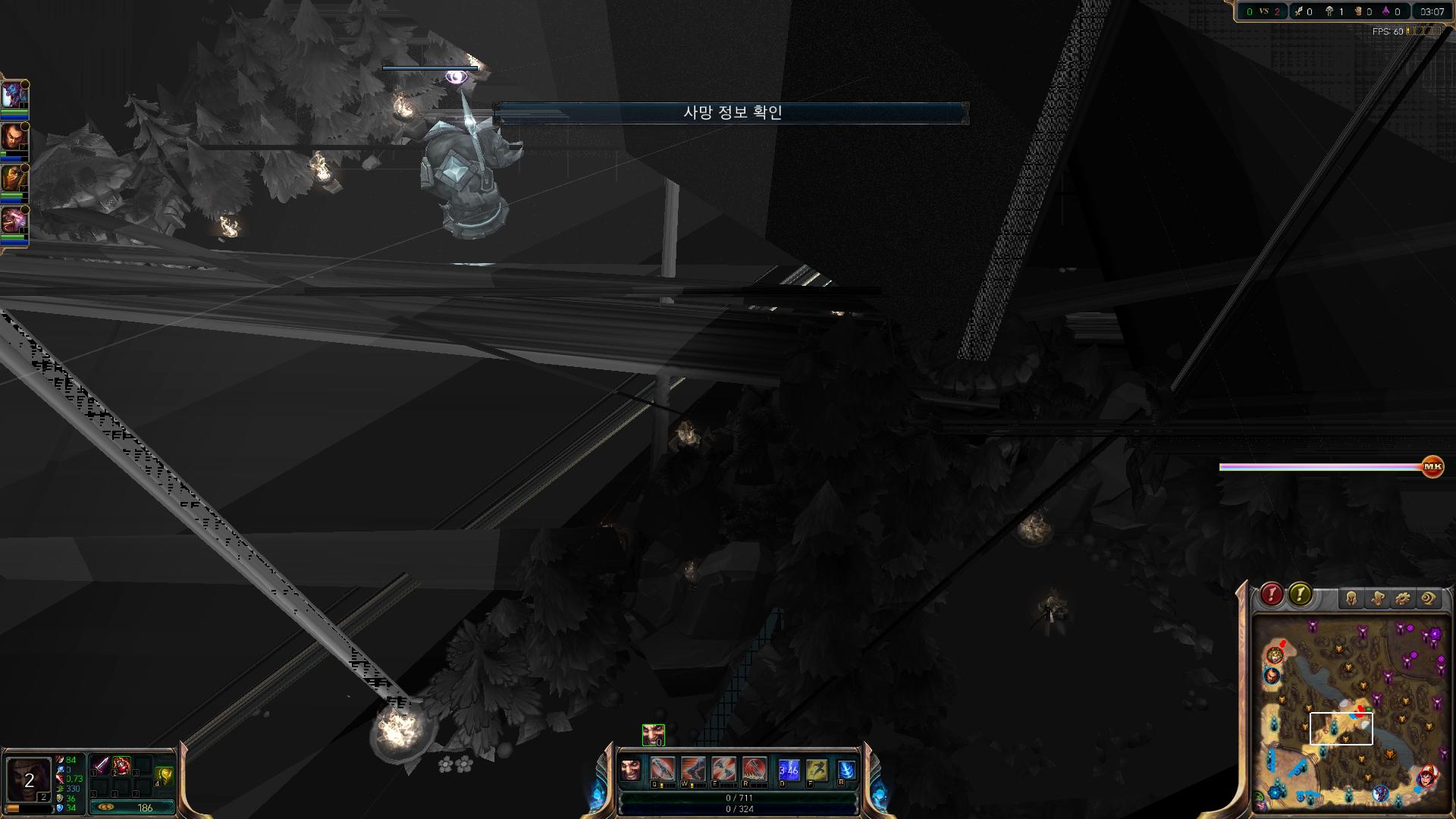Use the red potion in slot 2
This screenshot has width=1456, height=819.
122,765
